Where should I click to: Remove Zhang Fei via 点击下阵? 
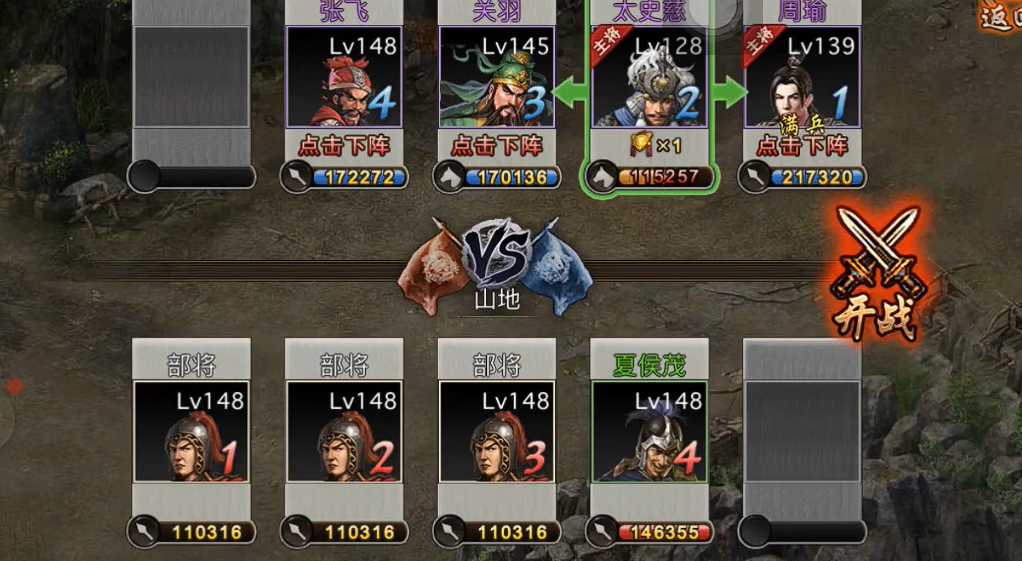pos(344,146)
